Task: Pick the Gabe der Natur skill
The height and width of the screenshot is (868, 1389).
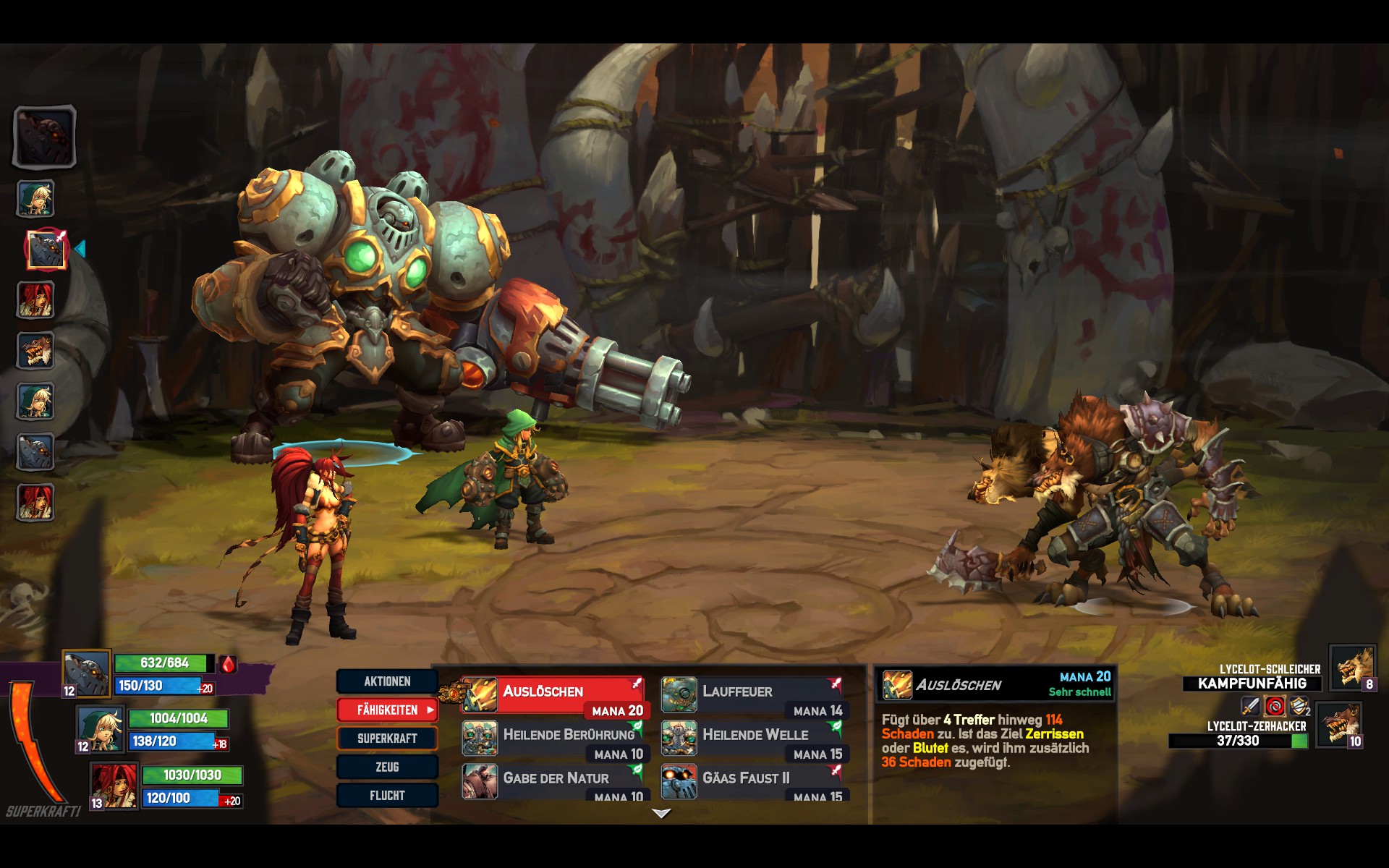Action: click(x=553, y=782)
